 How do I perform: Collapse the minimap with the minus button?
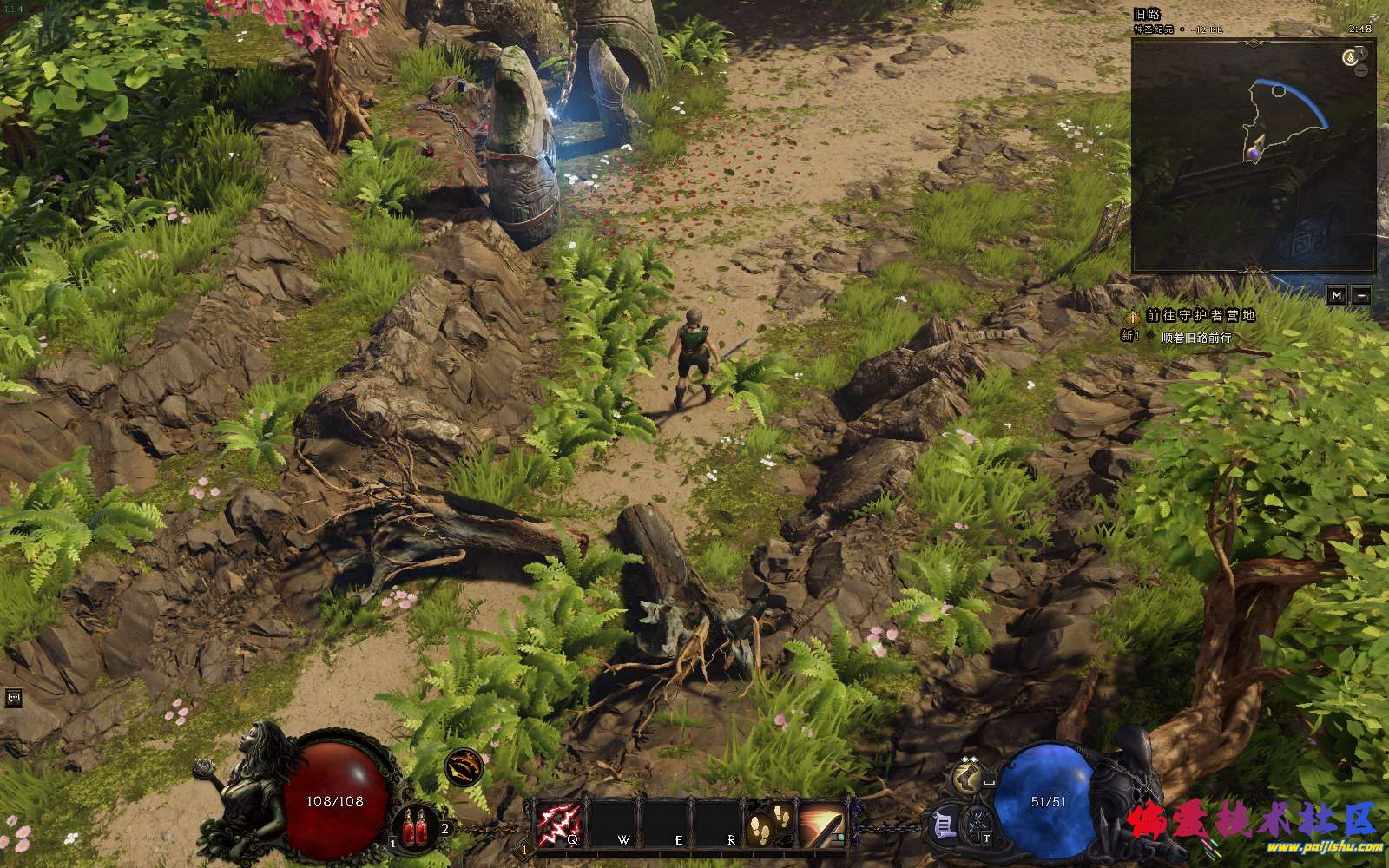point(1361,295)
